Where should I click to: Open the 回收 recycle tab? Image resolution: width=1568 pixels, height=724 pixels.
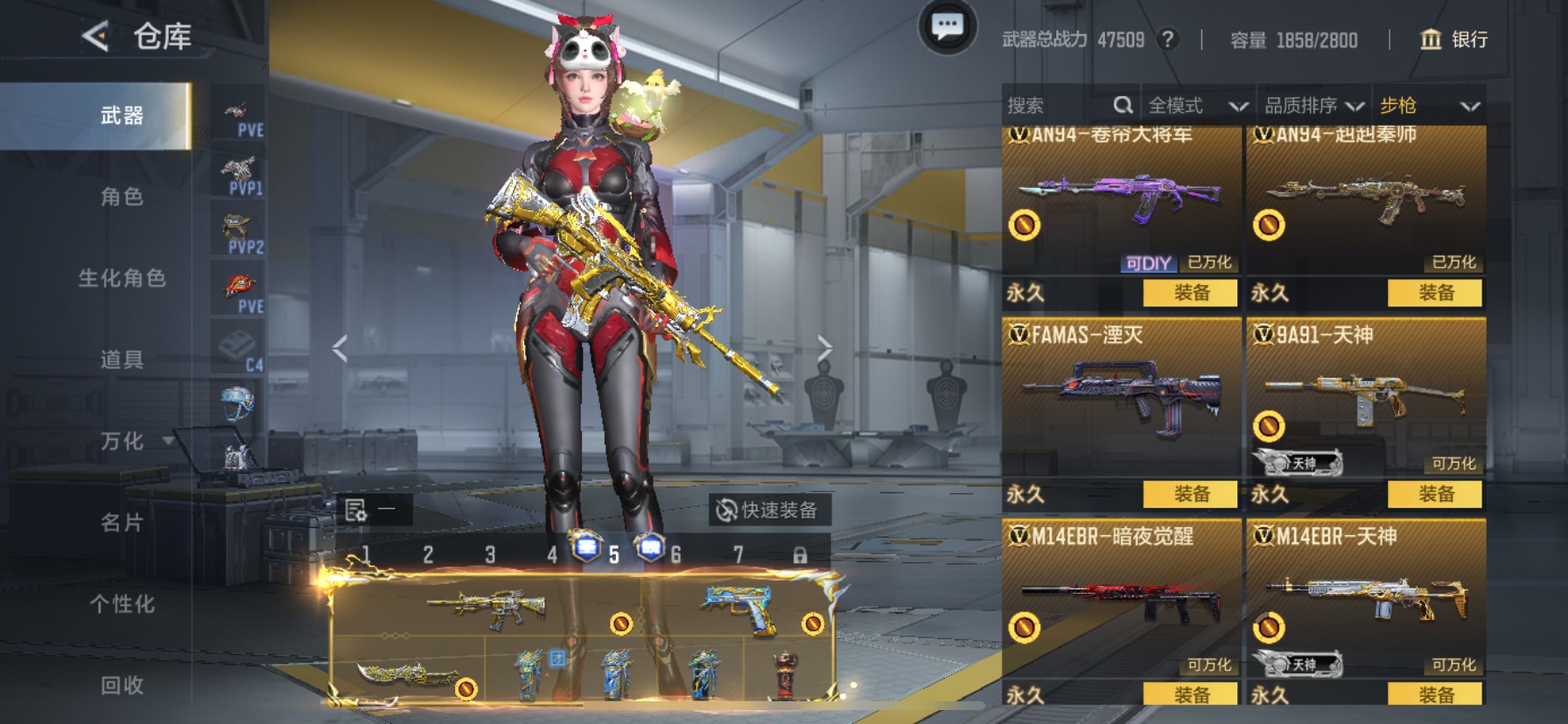coord(122,686)
